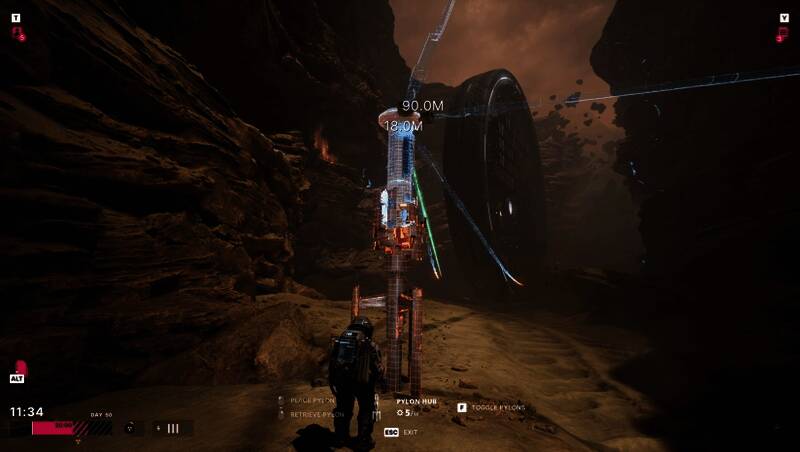
Task: Select the Place Pylon action
Action: coord(310,400)
